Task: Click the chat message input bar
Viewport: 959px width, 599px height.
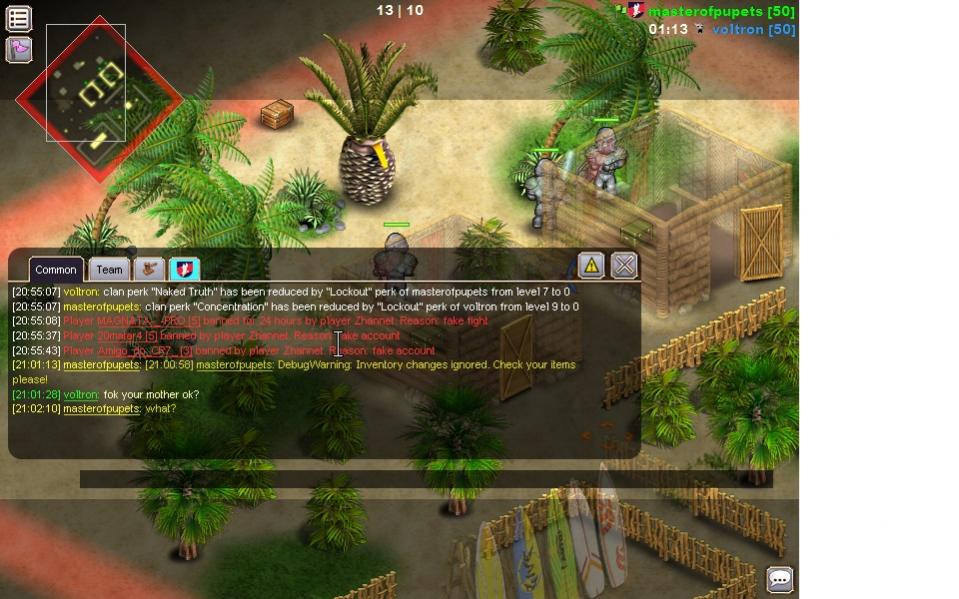Action: point(425,480)
